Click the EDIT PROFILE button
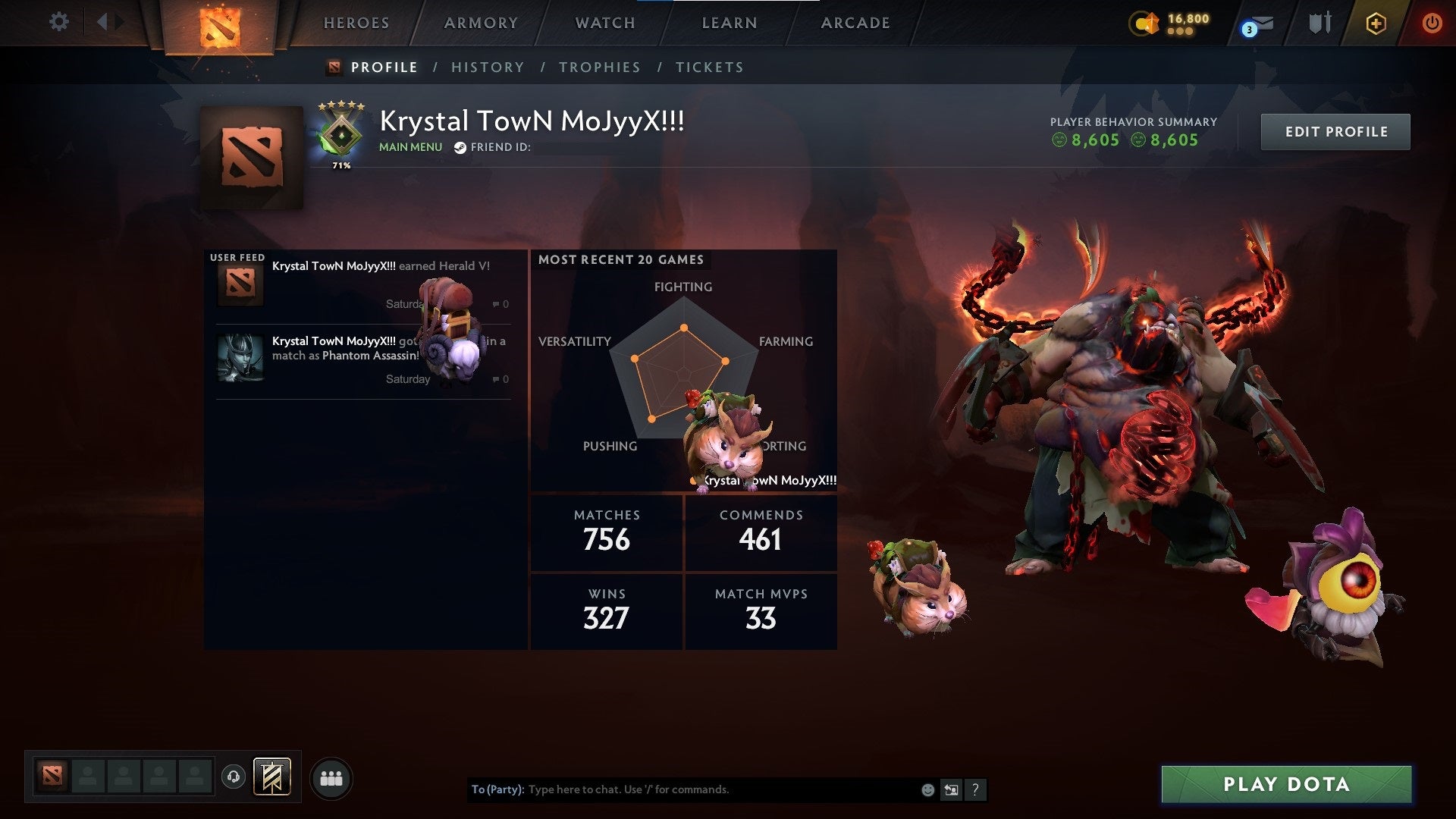Viewport: 1456px width, 819px height. coord(1335,131)
